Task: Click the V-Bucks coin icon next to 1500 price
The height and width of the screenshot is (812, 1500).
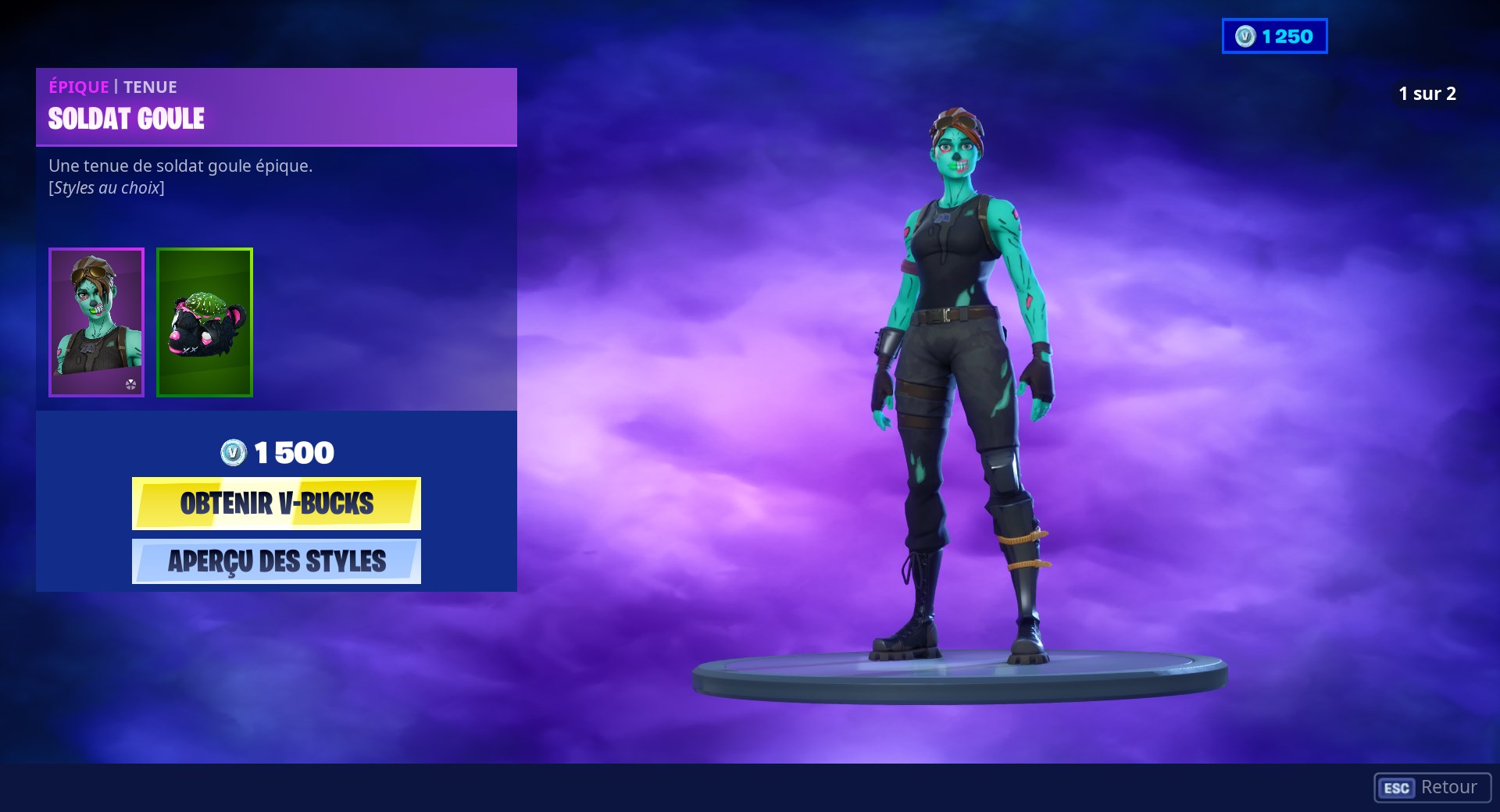Action: [x=234, y=451]
